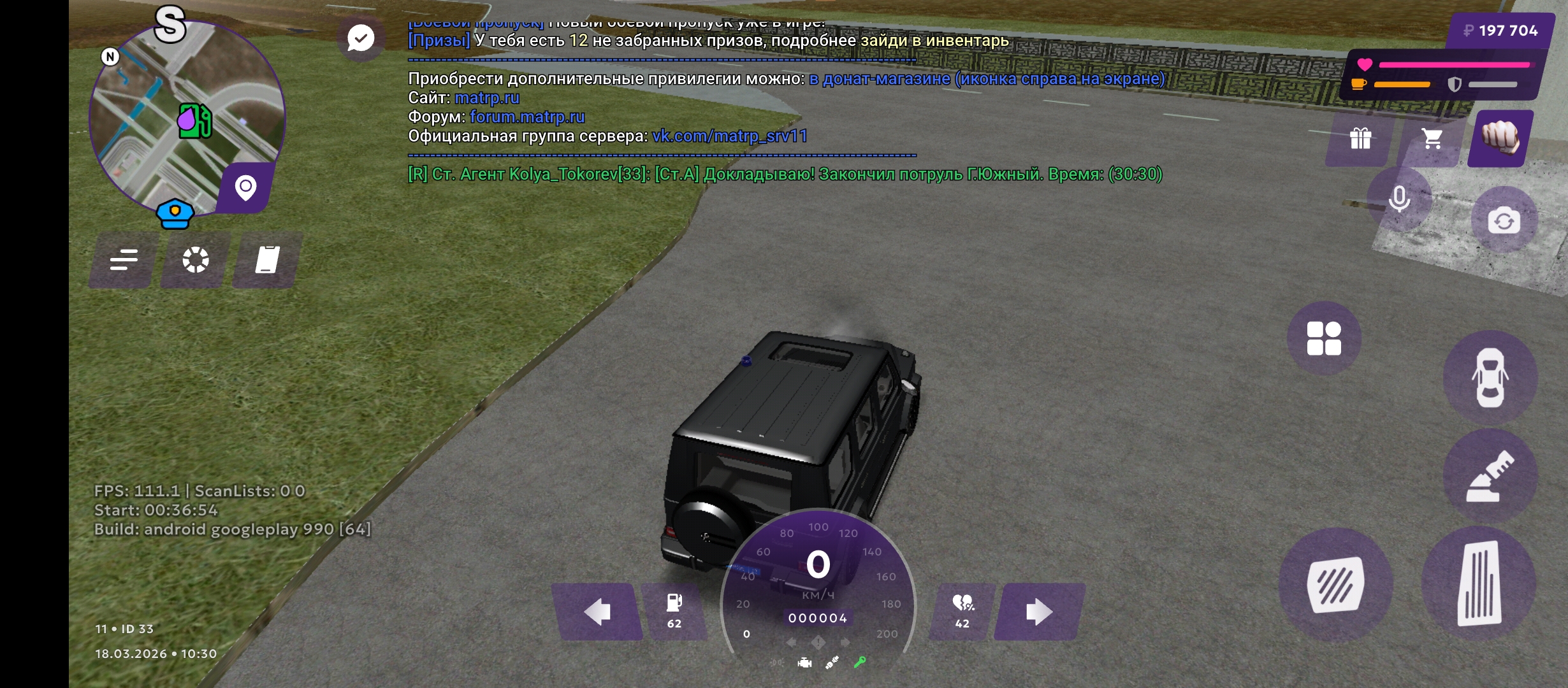Open the shopping cart donate shop
The height and width of the screenshot is (688, 1568).
tap(1432, 138)
